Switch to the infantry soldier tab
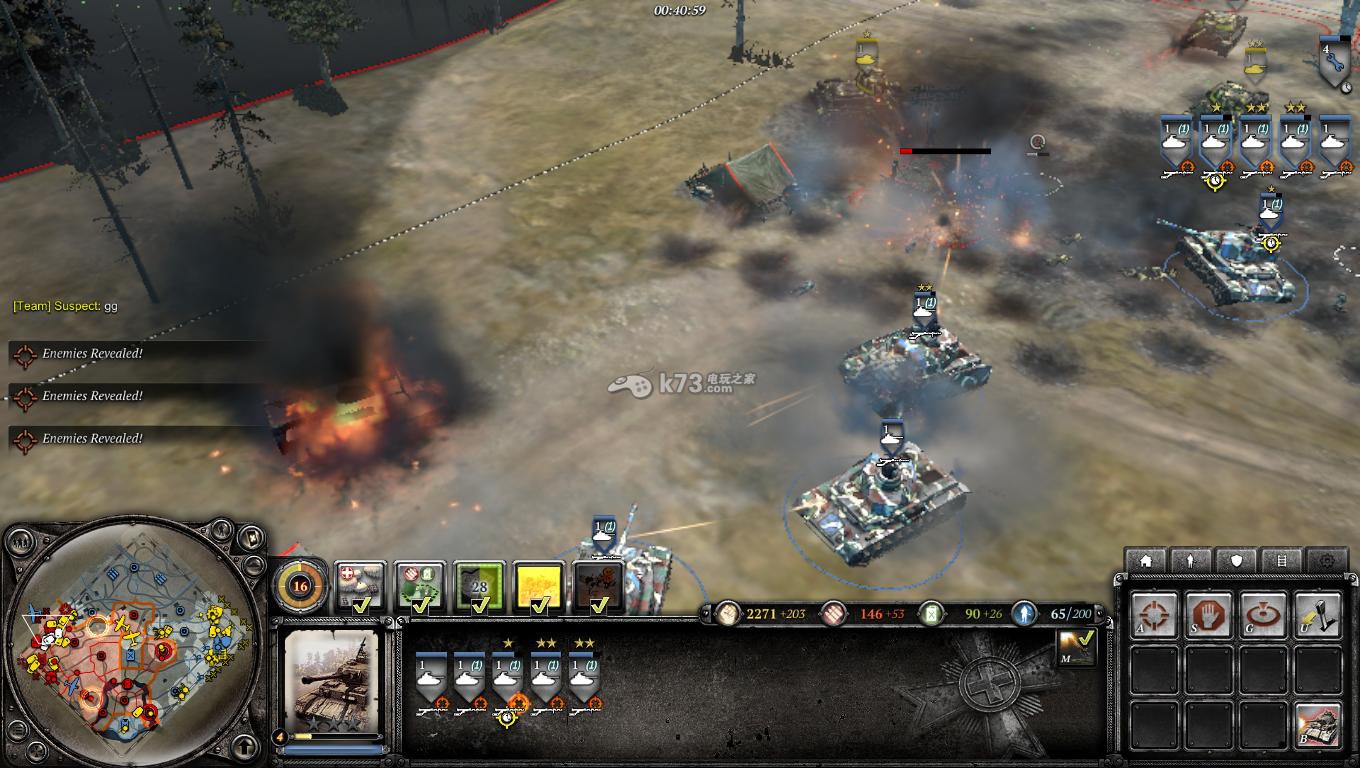Image resolution: width=1360 pixels, height=768 pixels. click(1191, 561)
